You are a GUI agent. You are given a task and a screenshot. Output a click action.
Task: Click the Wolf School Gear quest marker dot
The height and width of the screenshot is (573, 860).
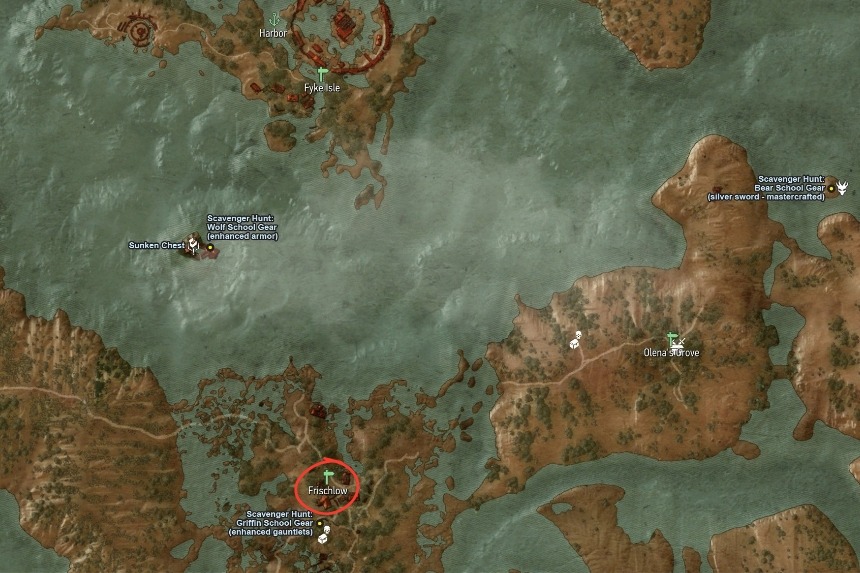[x=210, y=246]
